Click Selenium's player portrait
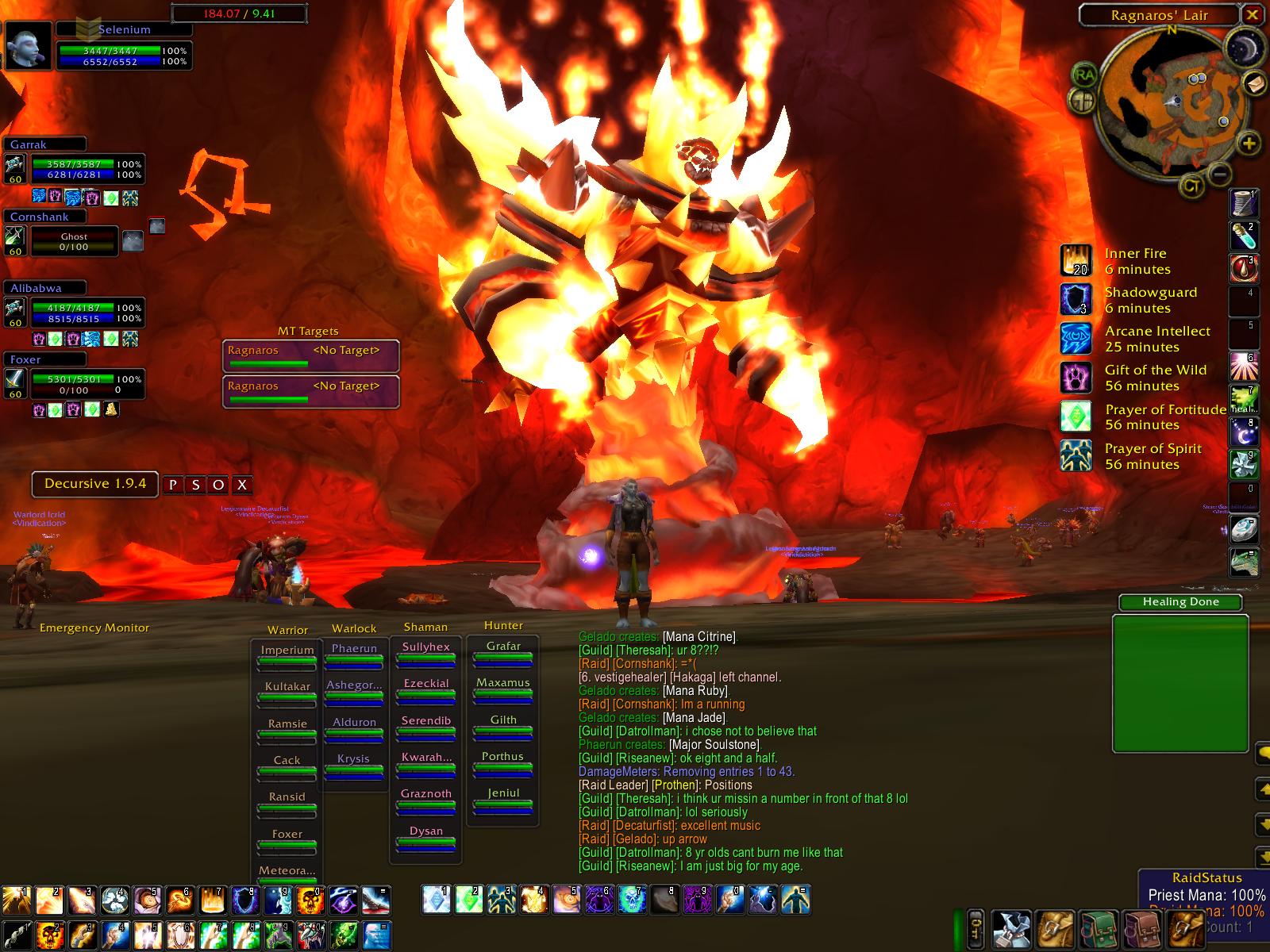This screenshot has width=1270, height=952. (29, 45)
